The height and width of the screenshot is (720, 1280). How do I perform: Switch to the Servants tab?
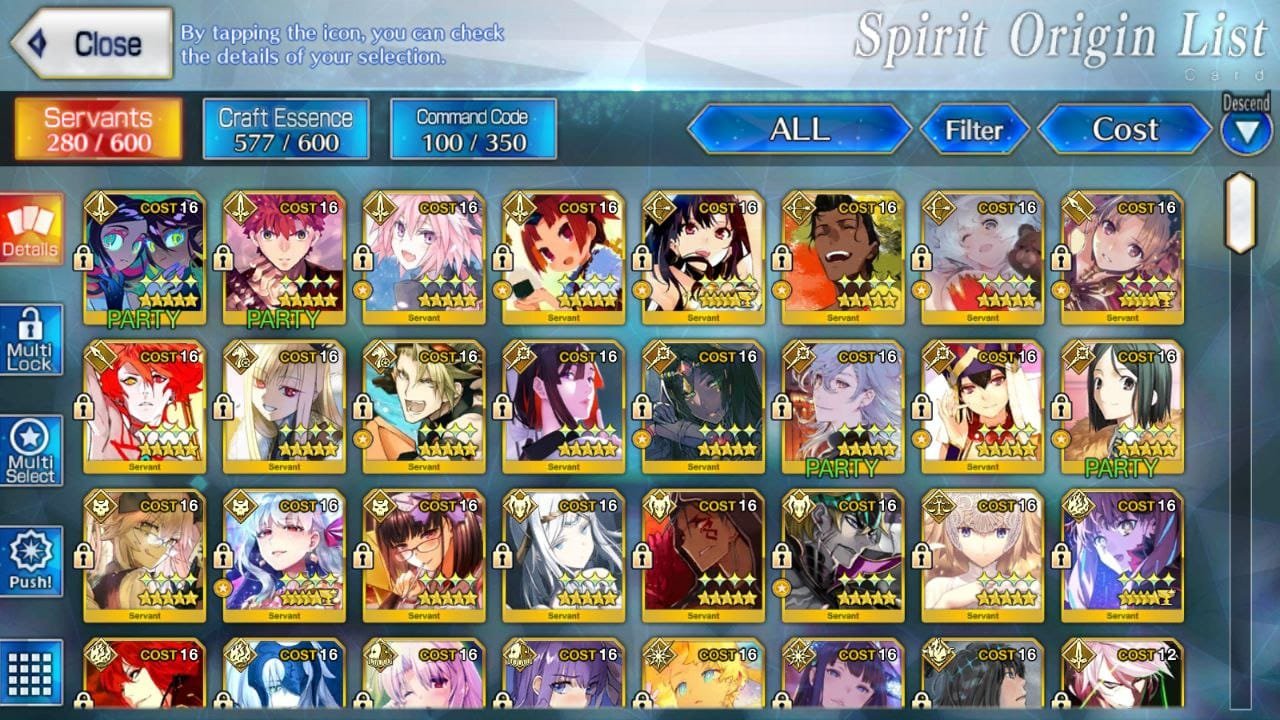tap(98, 129)
